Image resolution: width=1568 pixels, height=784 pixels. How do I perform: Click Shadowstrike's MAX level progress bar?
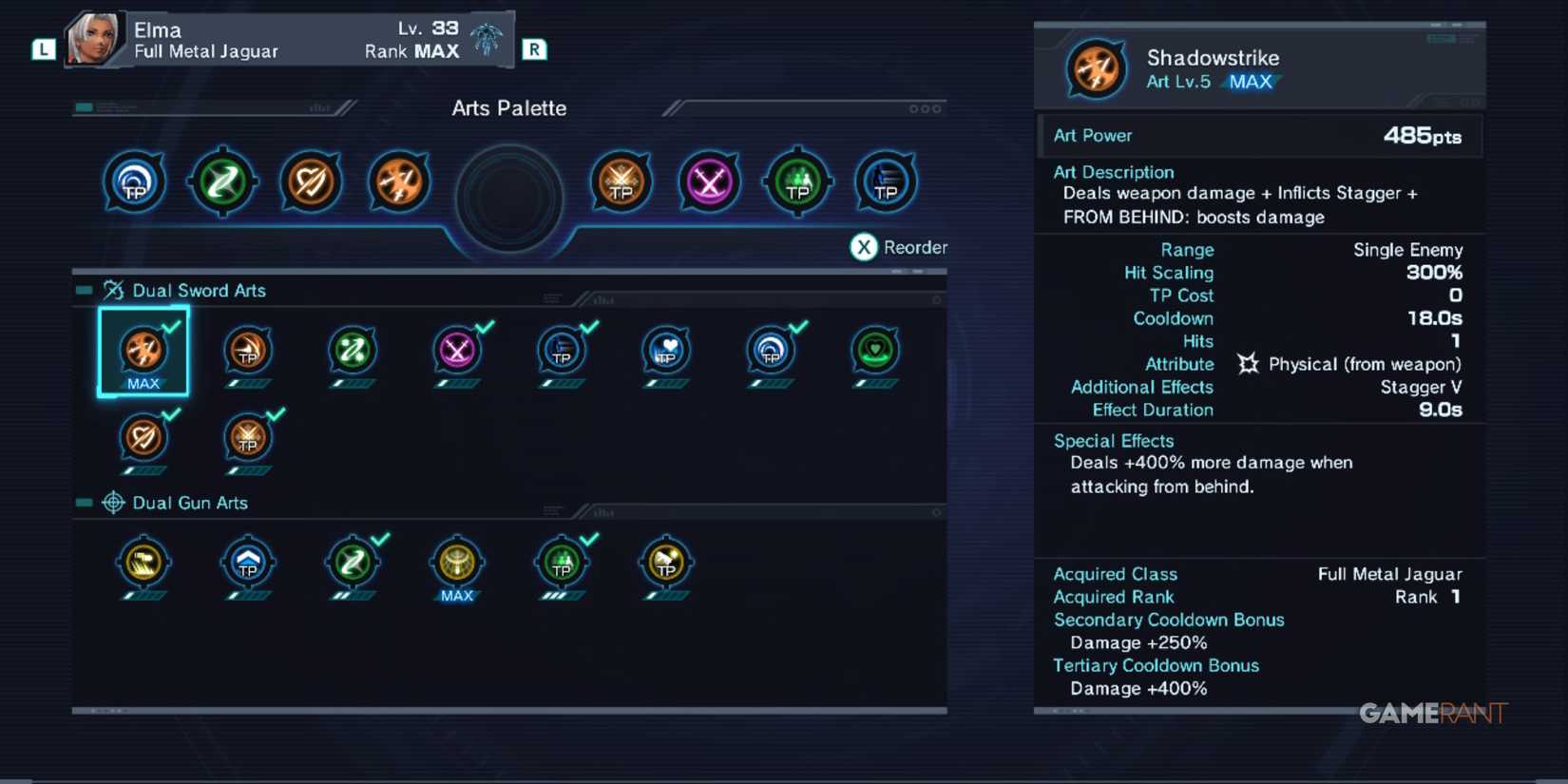[1252, 82]
